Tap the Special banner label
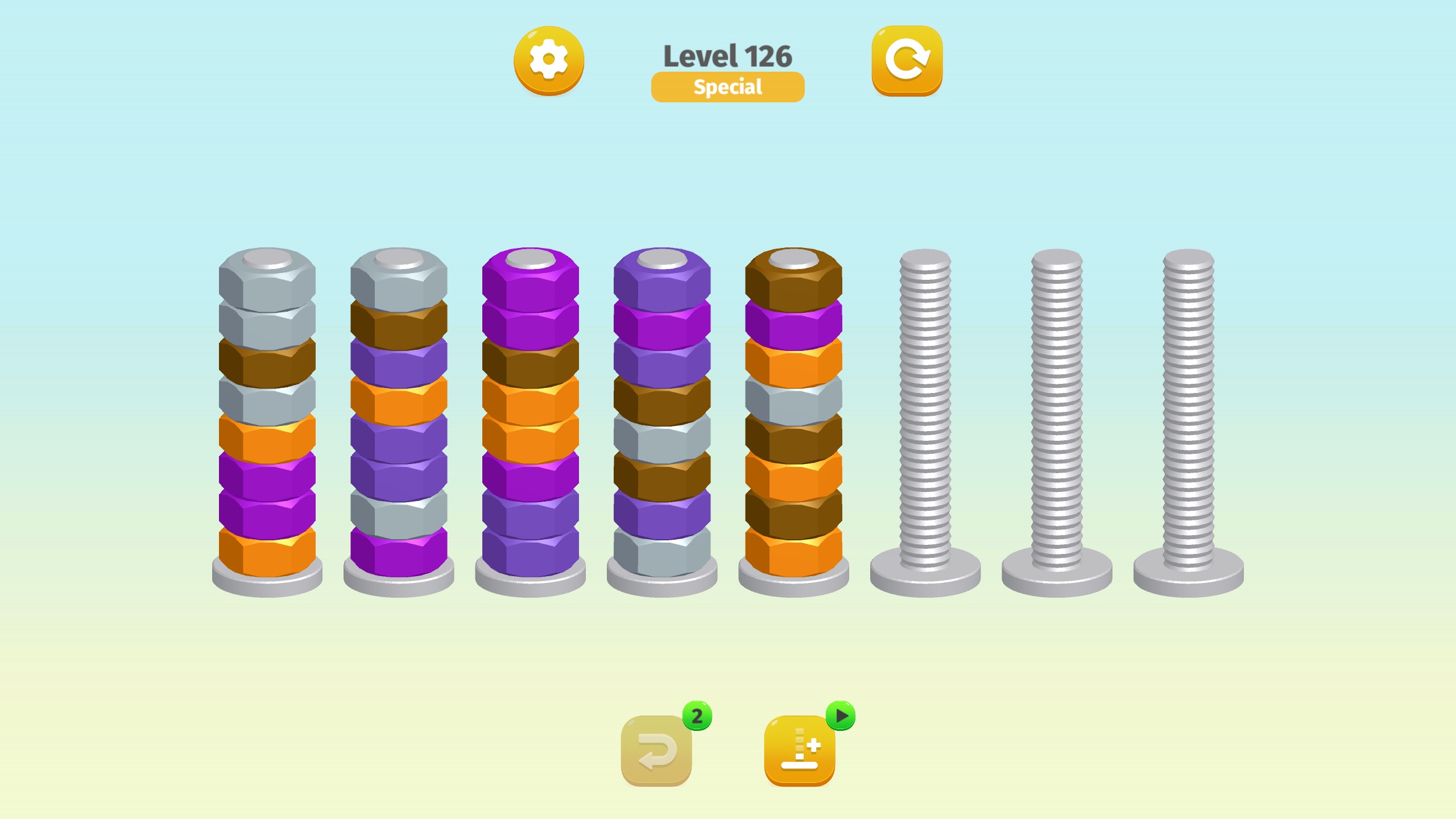This screenshot has height=819, width=1456. 728,86
